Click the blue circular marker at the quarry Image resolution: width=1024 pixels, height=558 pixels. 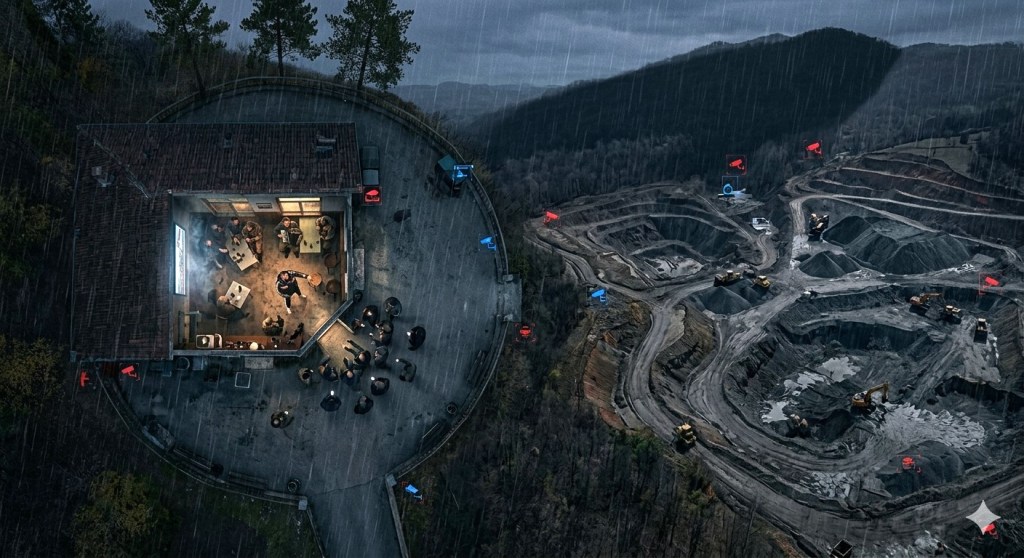(731, 186)
